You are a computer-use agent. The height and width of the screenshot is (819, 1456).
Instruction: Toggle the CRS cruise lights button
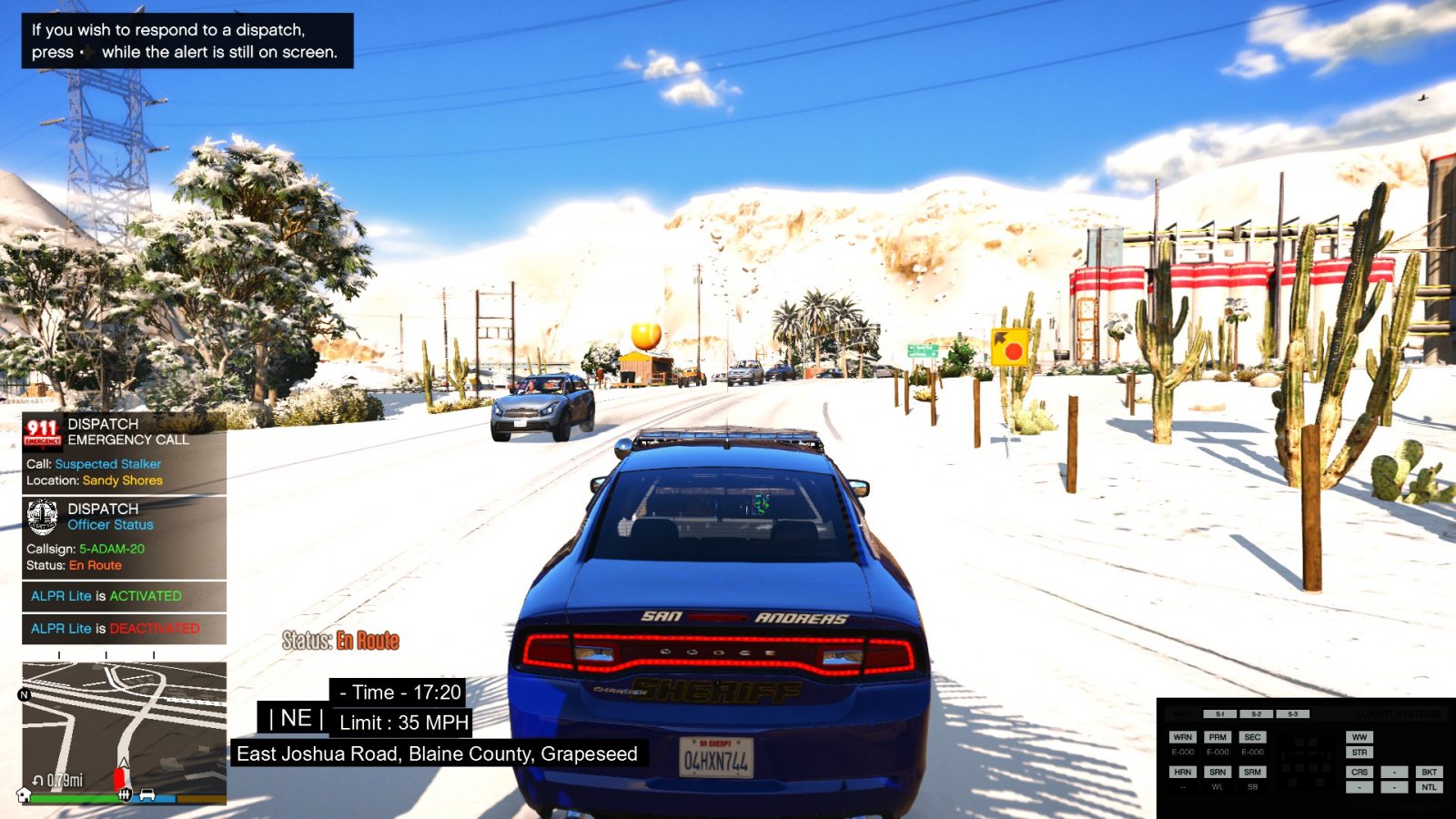click(1359, 772)
